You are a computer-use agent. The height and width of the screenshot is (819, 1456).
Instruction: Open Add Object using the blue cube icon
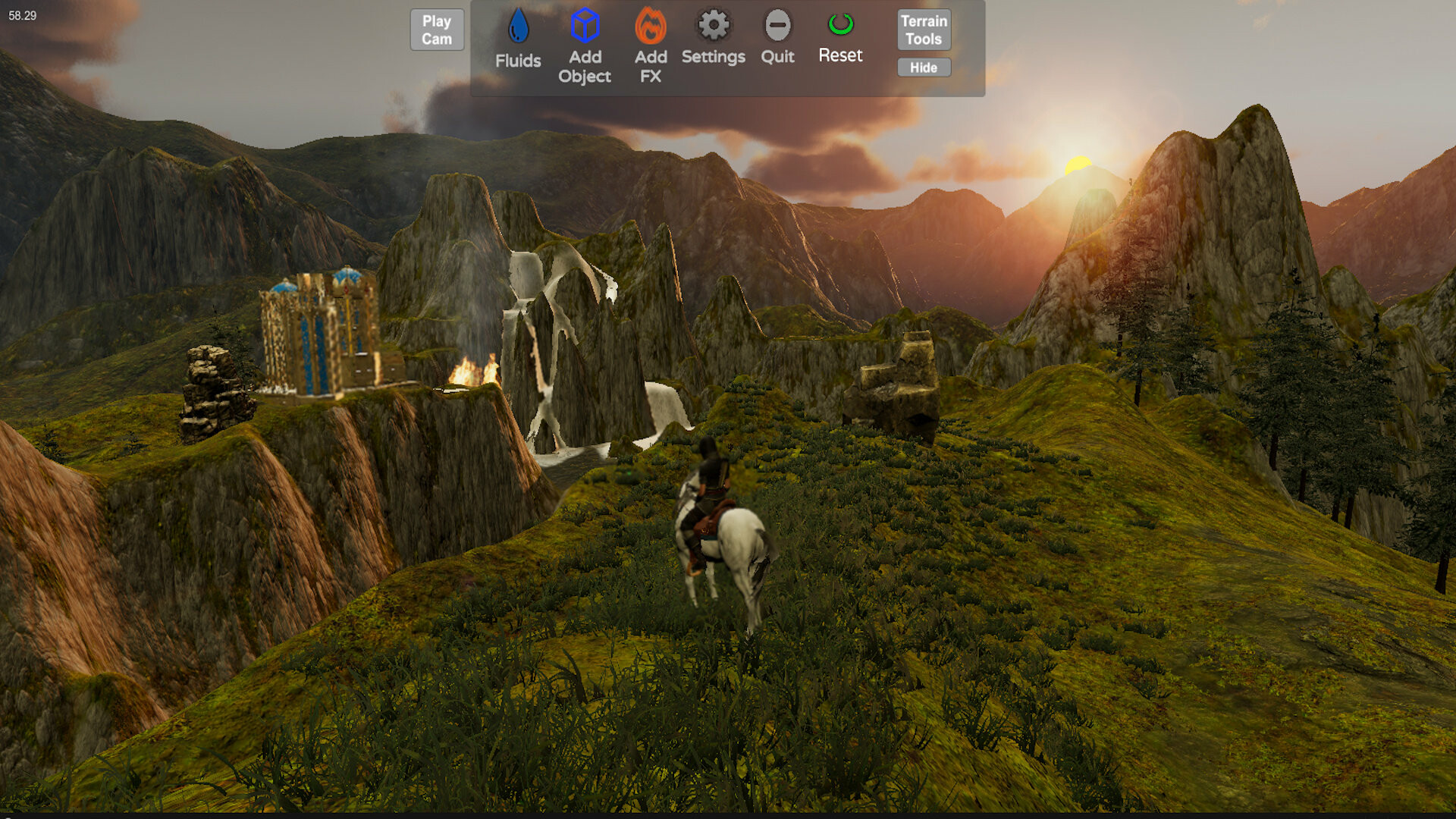(x=584, y=24)
